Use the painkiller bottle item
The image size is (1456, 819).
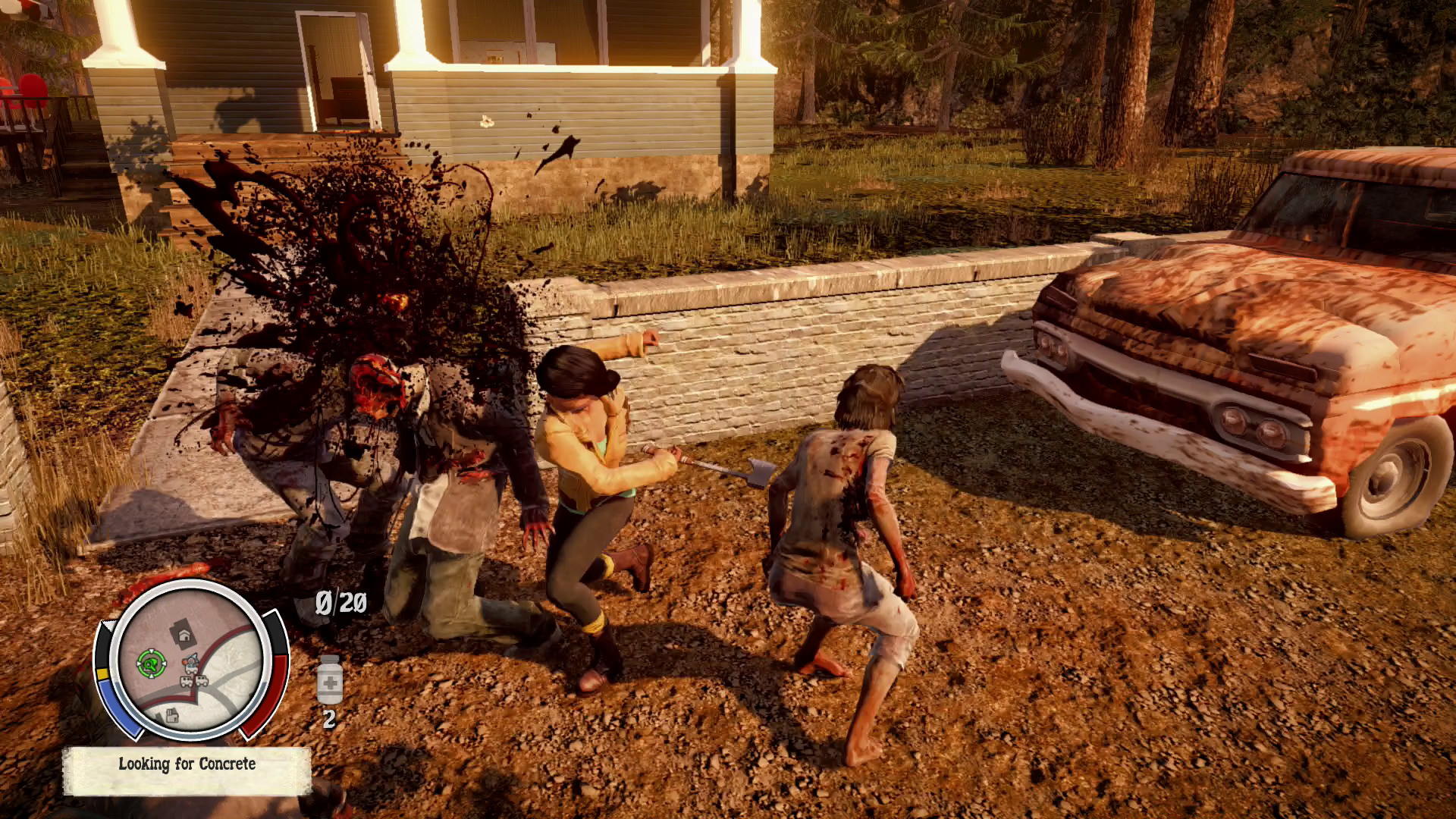tap(329, 679)
